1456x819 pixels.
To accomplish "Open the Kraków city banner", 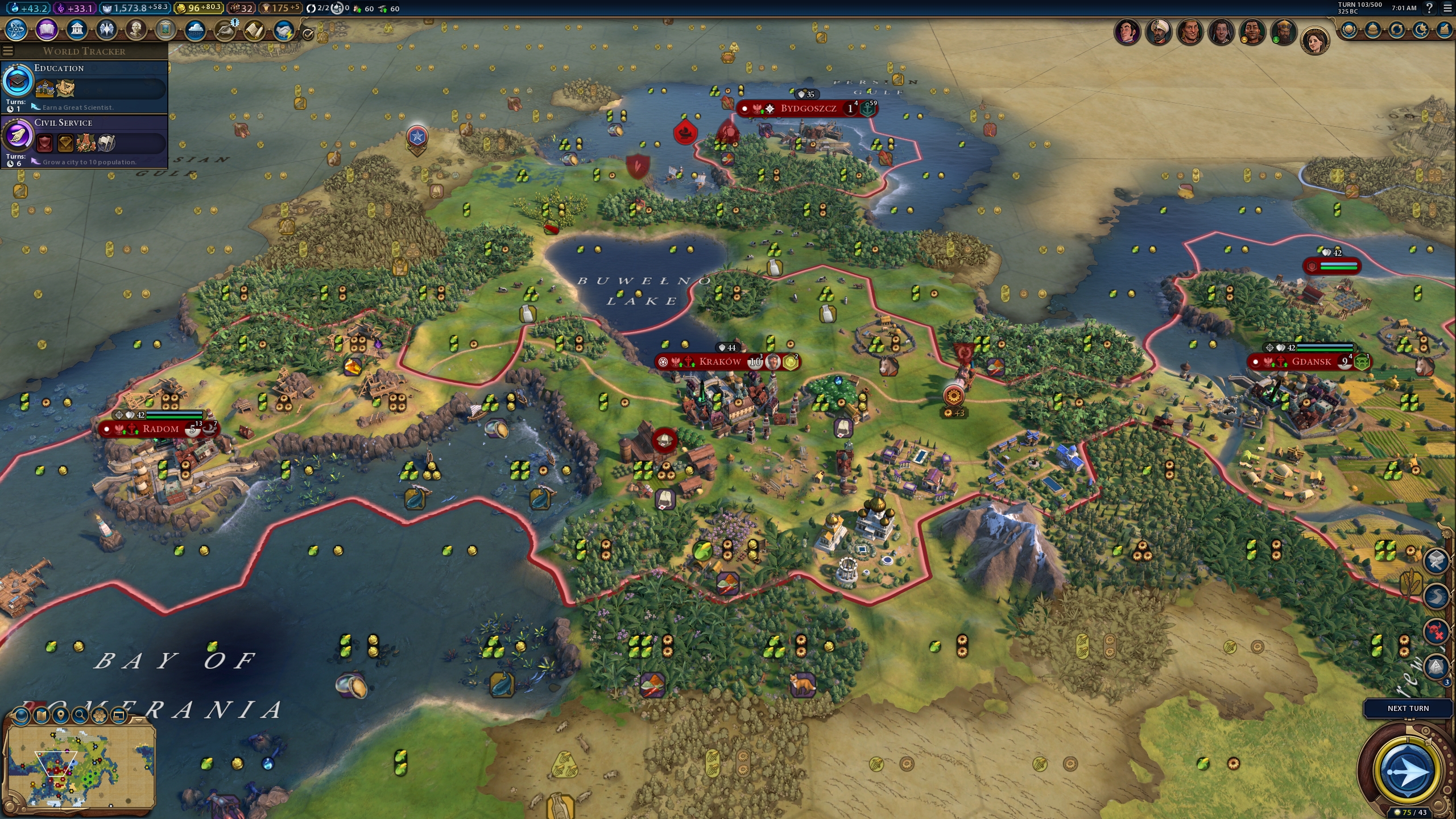I will tap(720, 362).
